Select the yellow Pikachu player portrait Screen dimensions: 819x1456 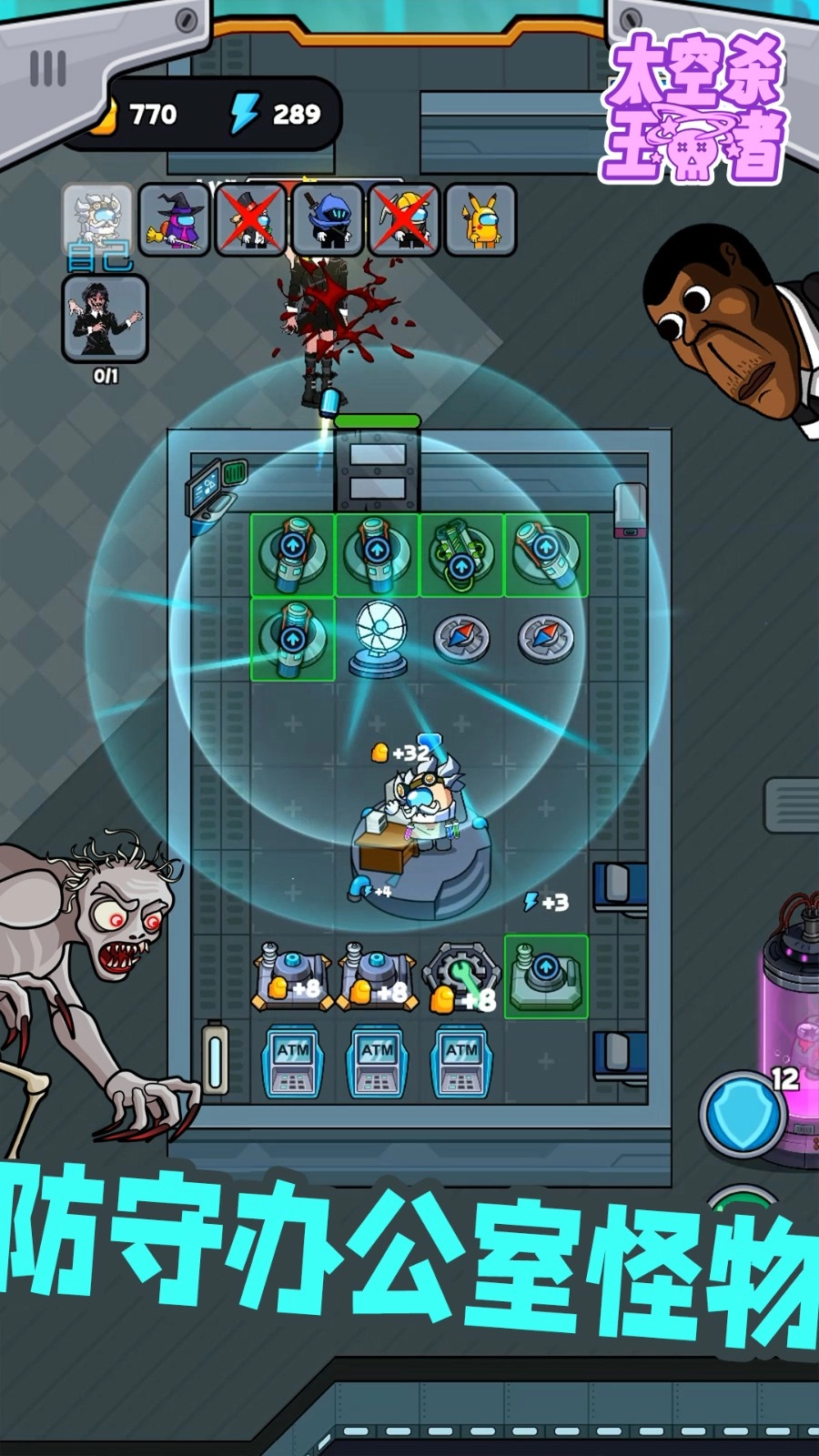pos(480,219)
